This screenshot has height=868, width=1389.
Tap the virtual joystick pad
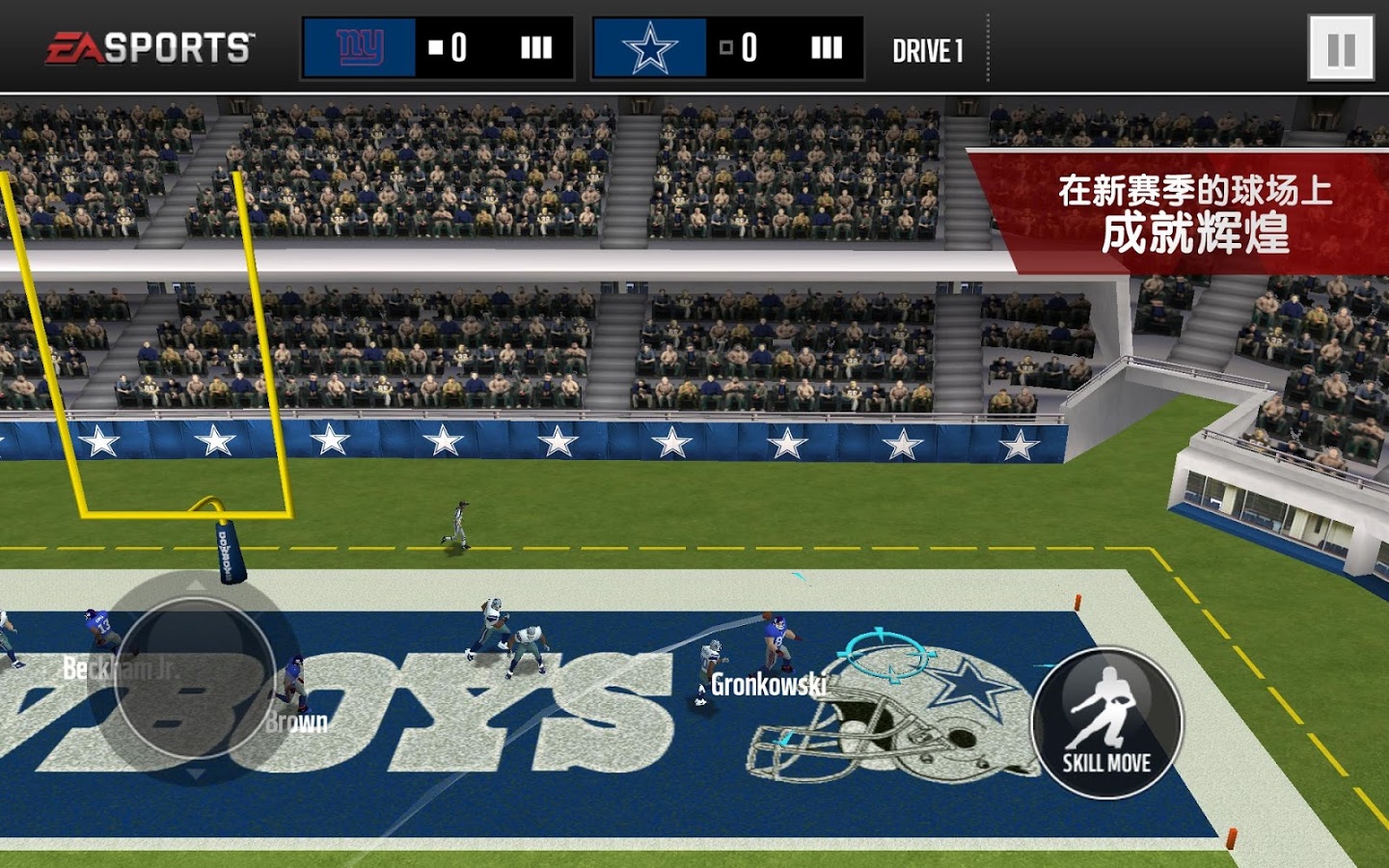[194, 677]
